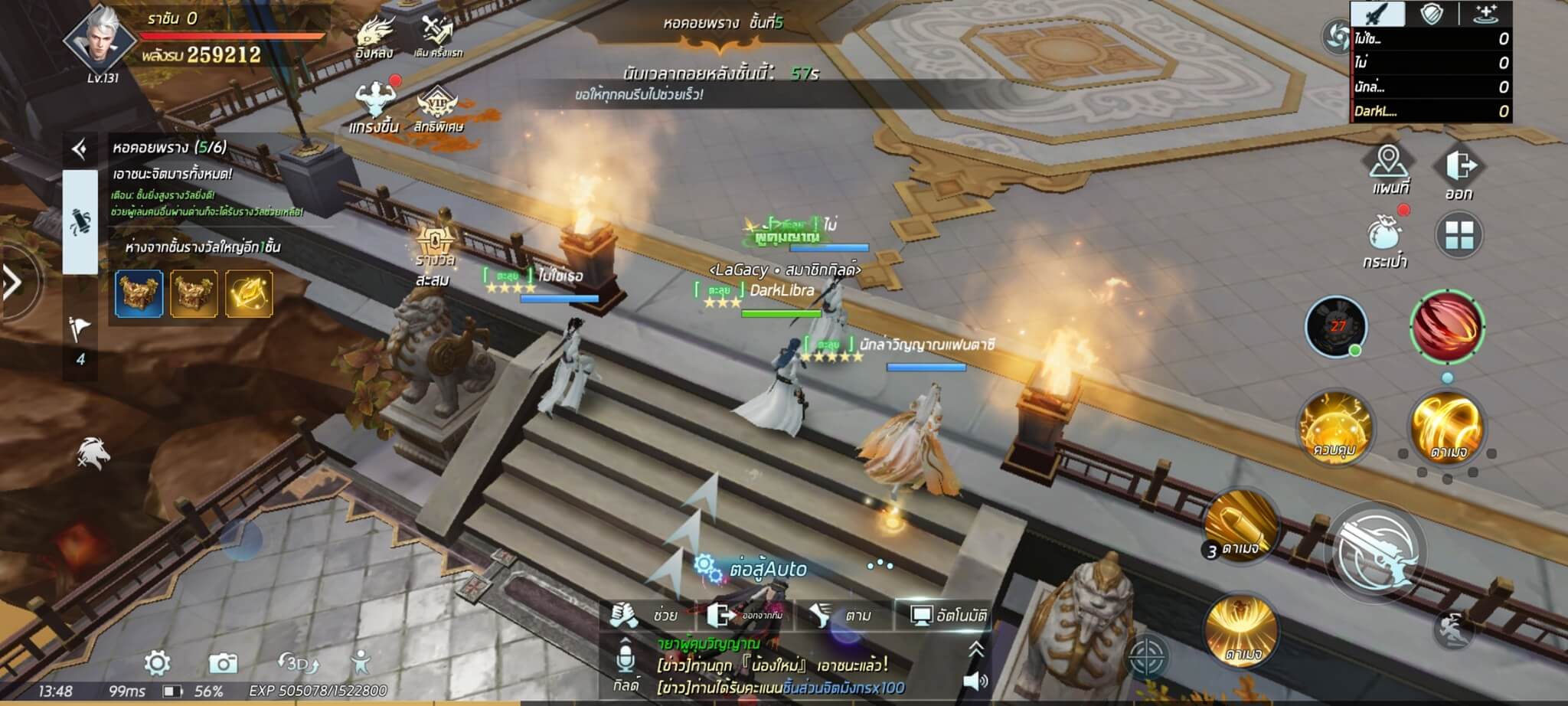The height and width of the screenshot is (706, 1568).
Task: Choose the ช่วย help button
Action: (x=645, y=615)
